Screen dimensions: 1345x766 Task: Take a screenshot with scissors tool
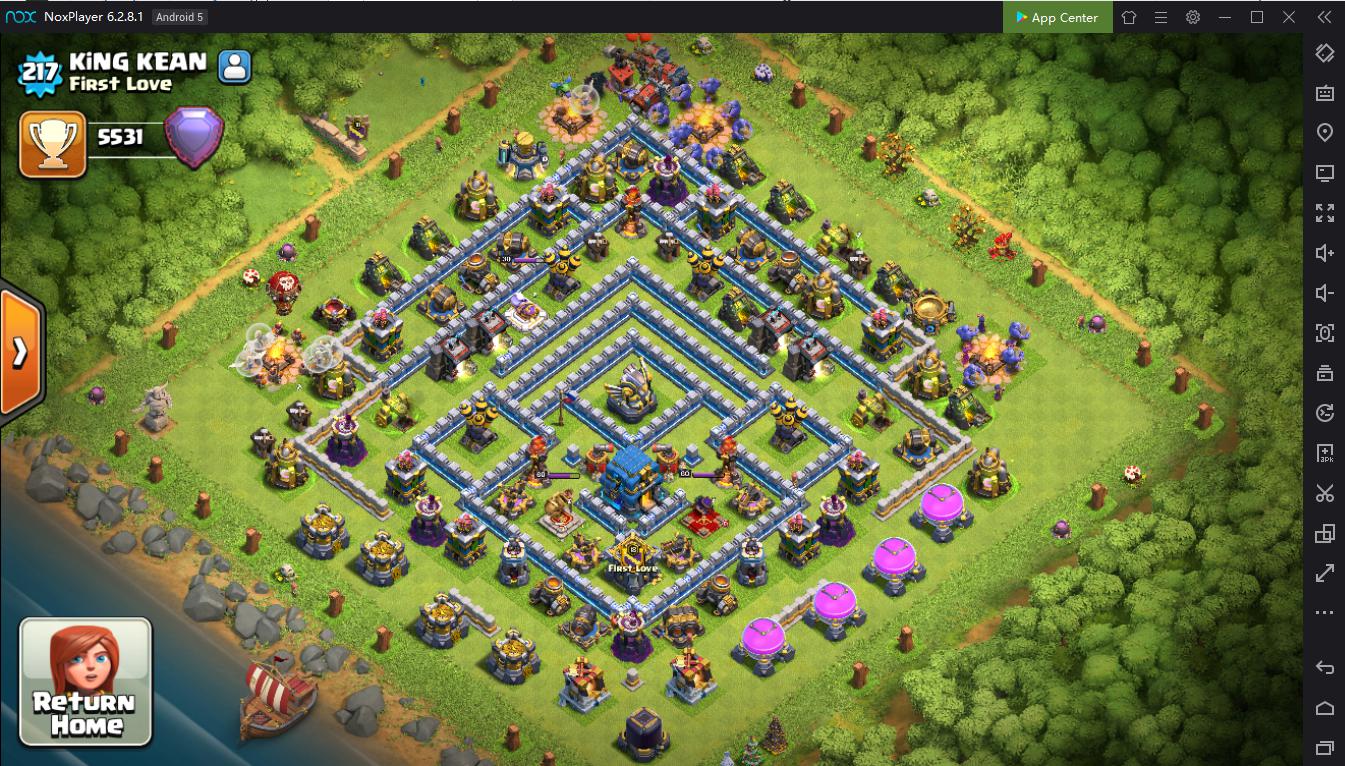(x=1325, y=493)
